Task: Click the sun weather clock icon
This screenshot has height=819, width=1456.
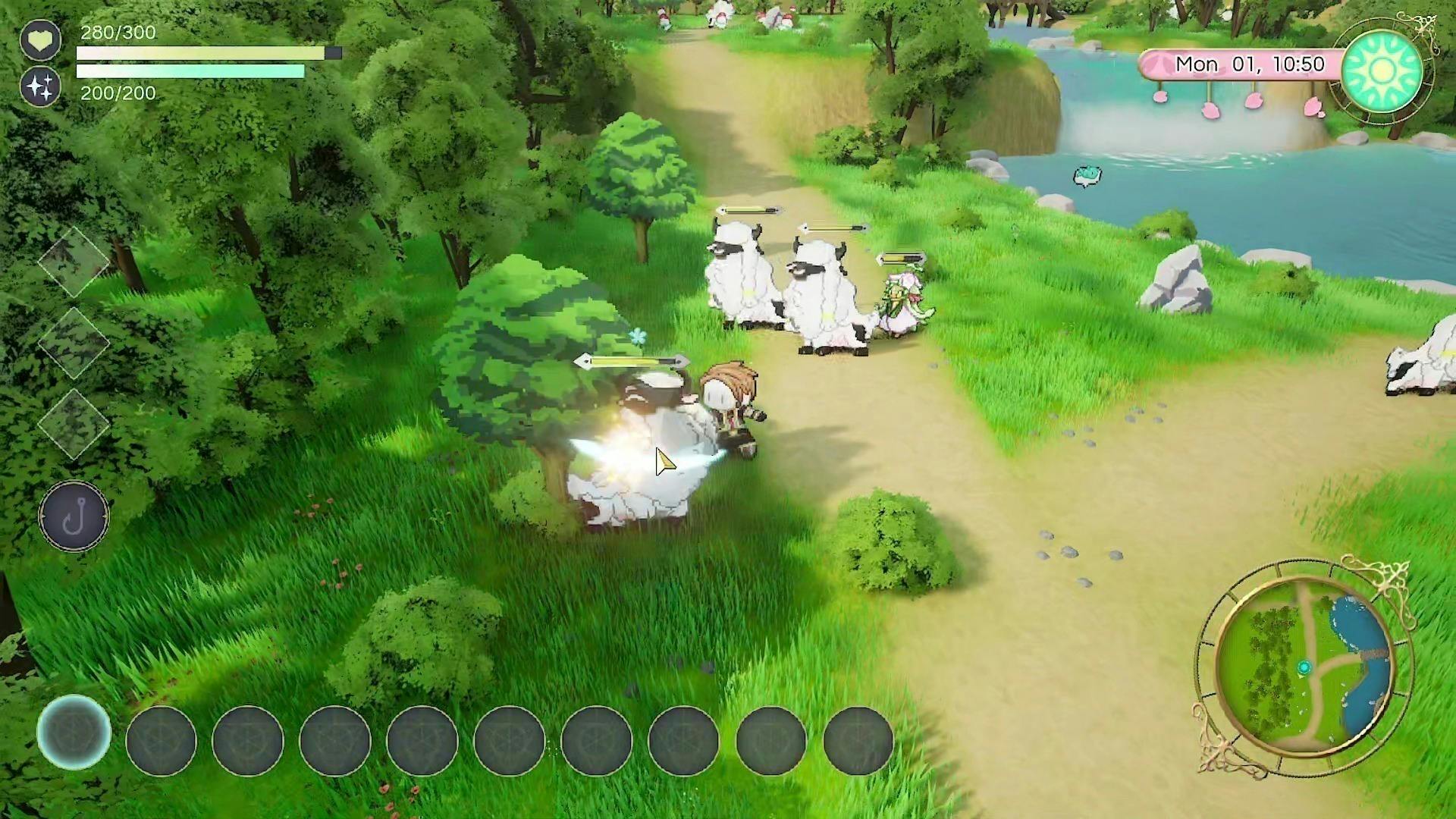Action: coord(1382,71)
